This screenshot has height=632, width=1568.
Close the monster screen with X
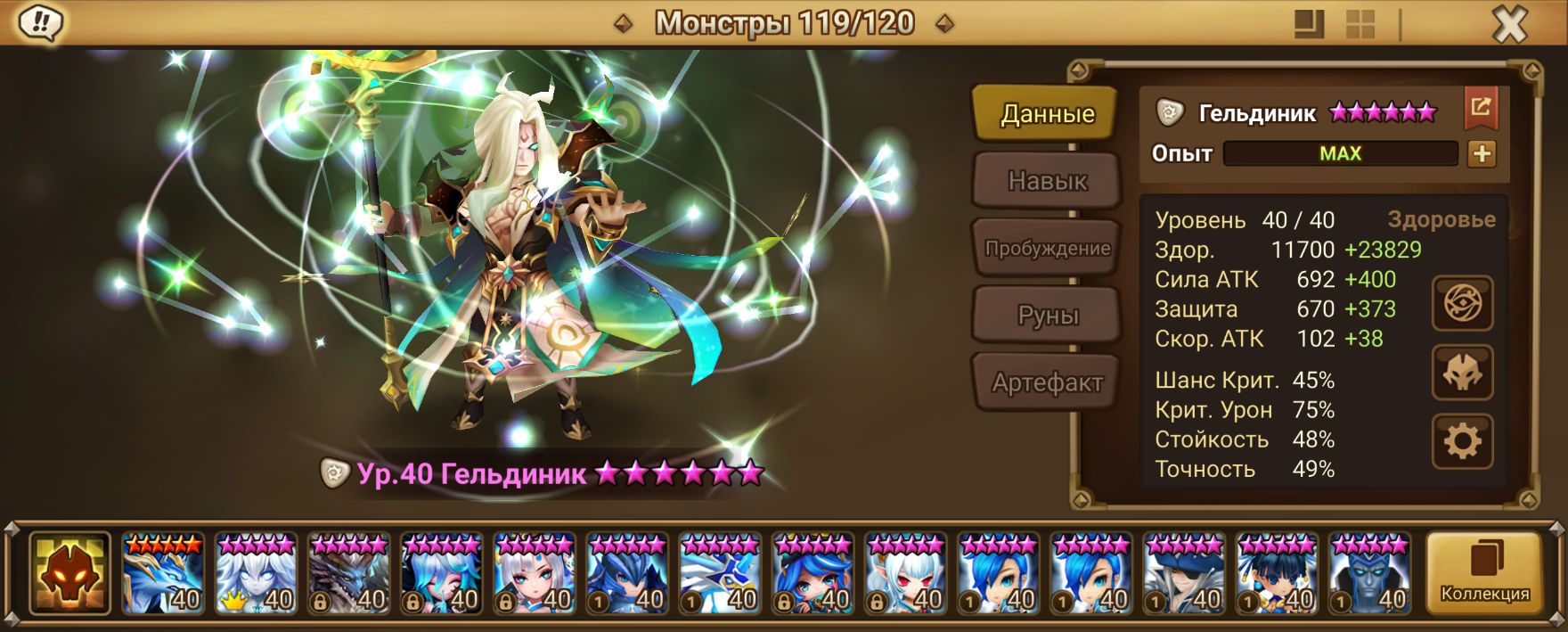click(x=1509, y=25)
